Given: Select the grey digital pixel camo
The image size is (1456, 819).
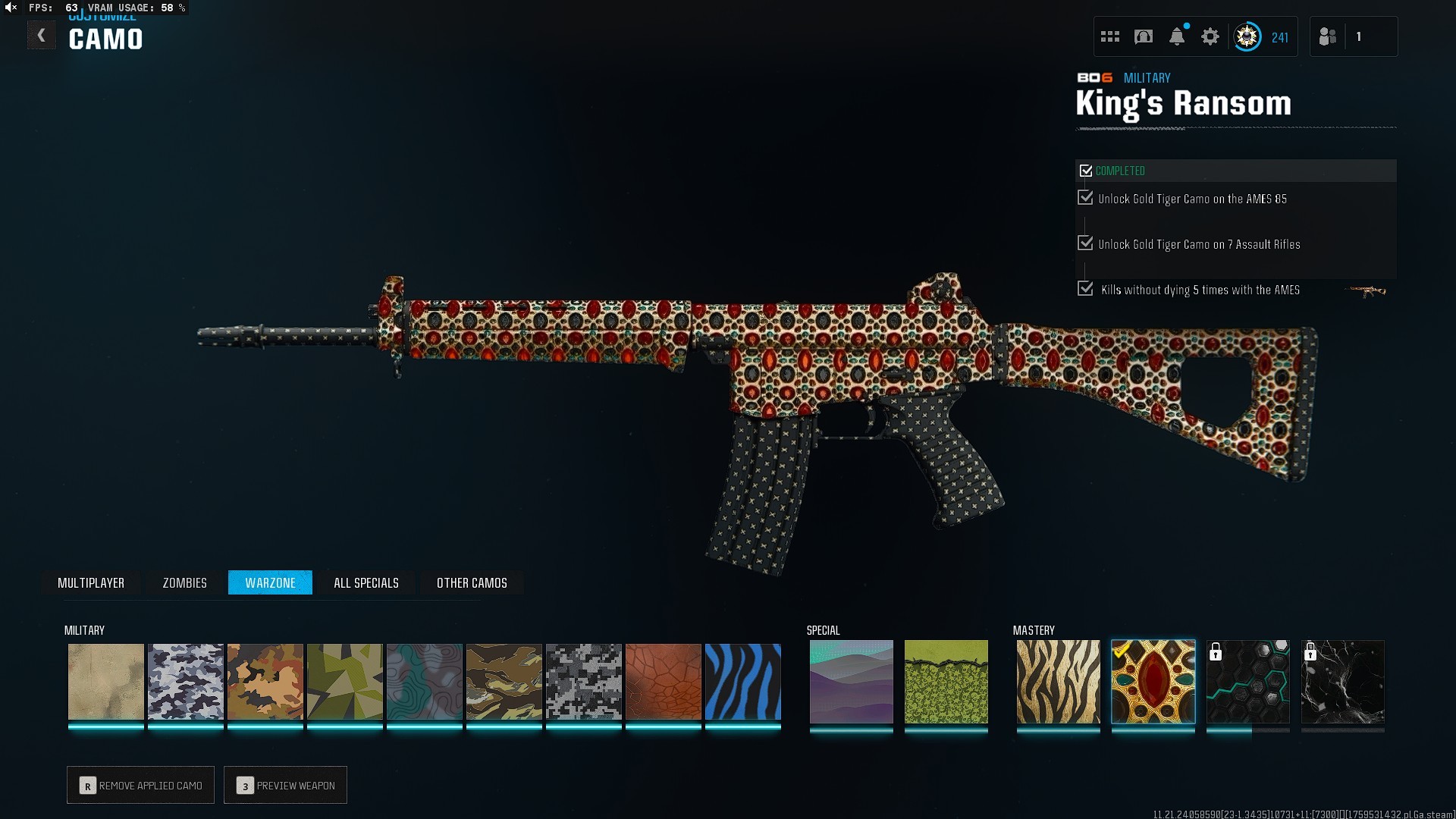Looking at the screenshot, I should tap(584, 681).
